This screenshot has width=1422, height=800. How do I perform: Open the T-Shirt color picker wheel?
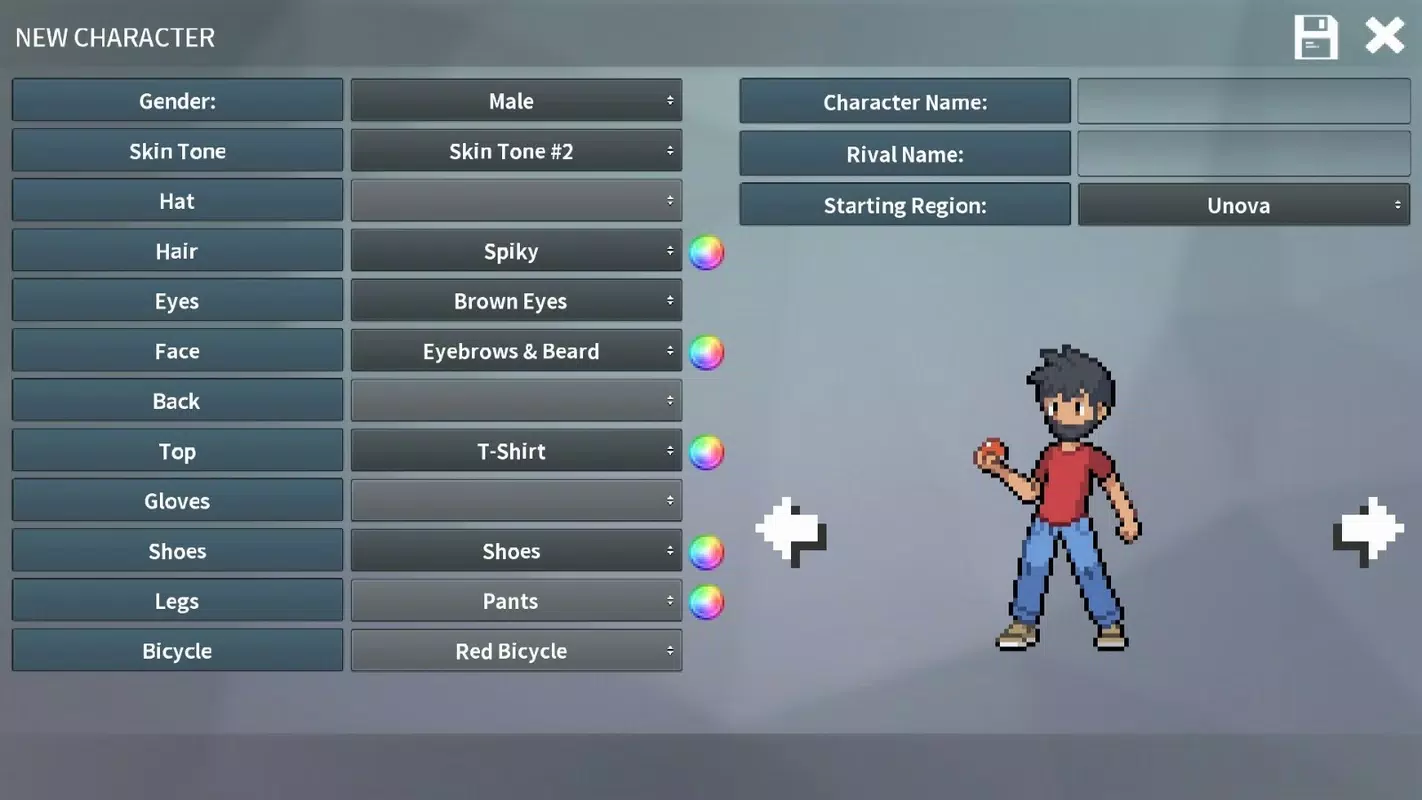(x=707, y=451)
